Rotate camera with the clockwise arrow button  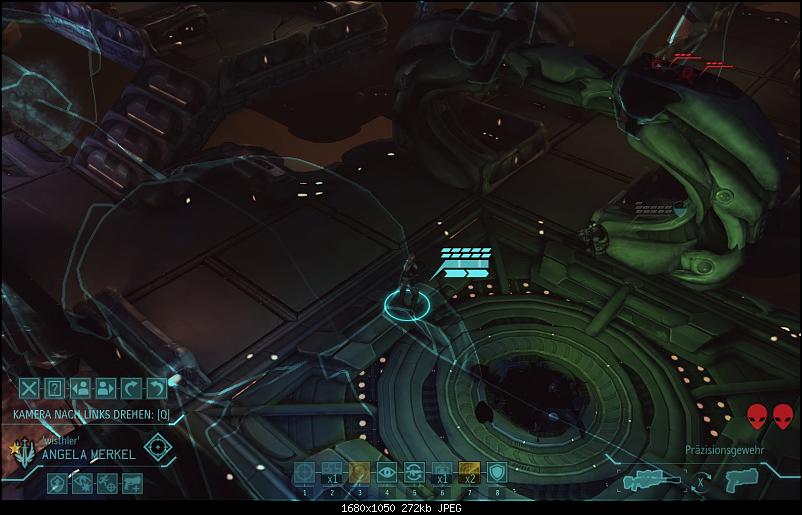tap(131, 389)
